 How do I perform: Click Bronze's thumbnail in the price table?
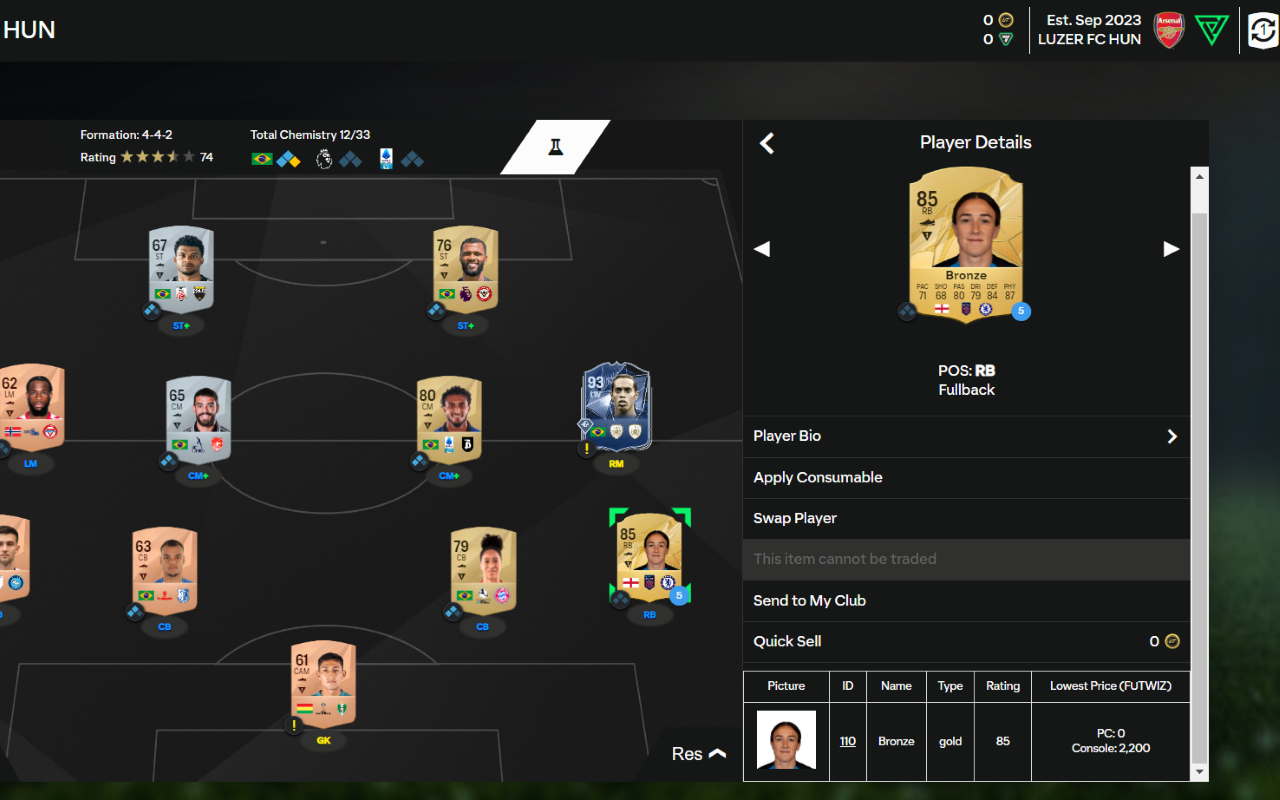786,741
